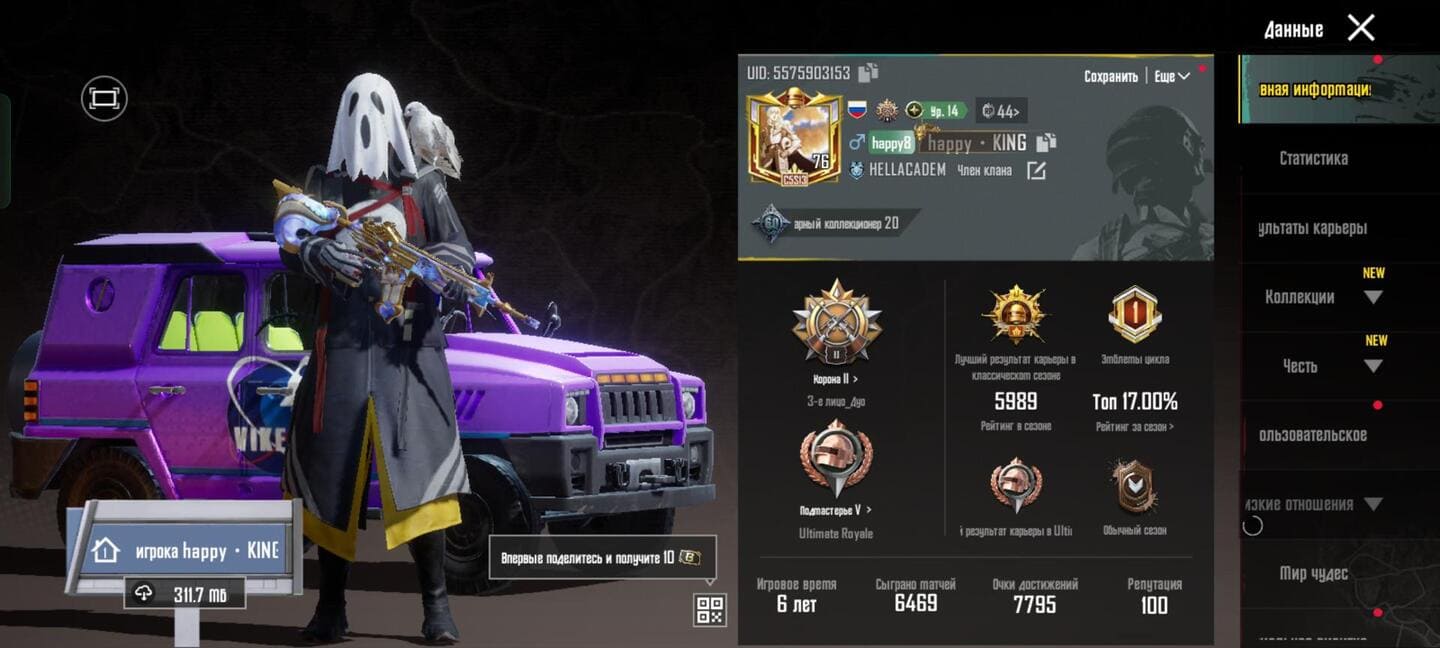Open the Пользовательское tab
The height and width of the screenshot is (648, 1440).
pos(1313,435)
